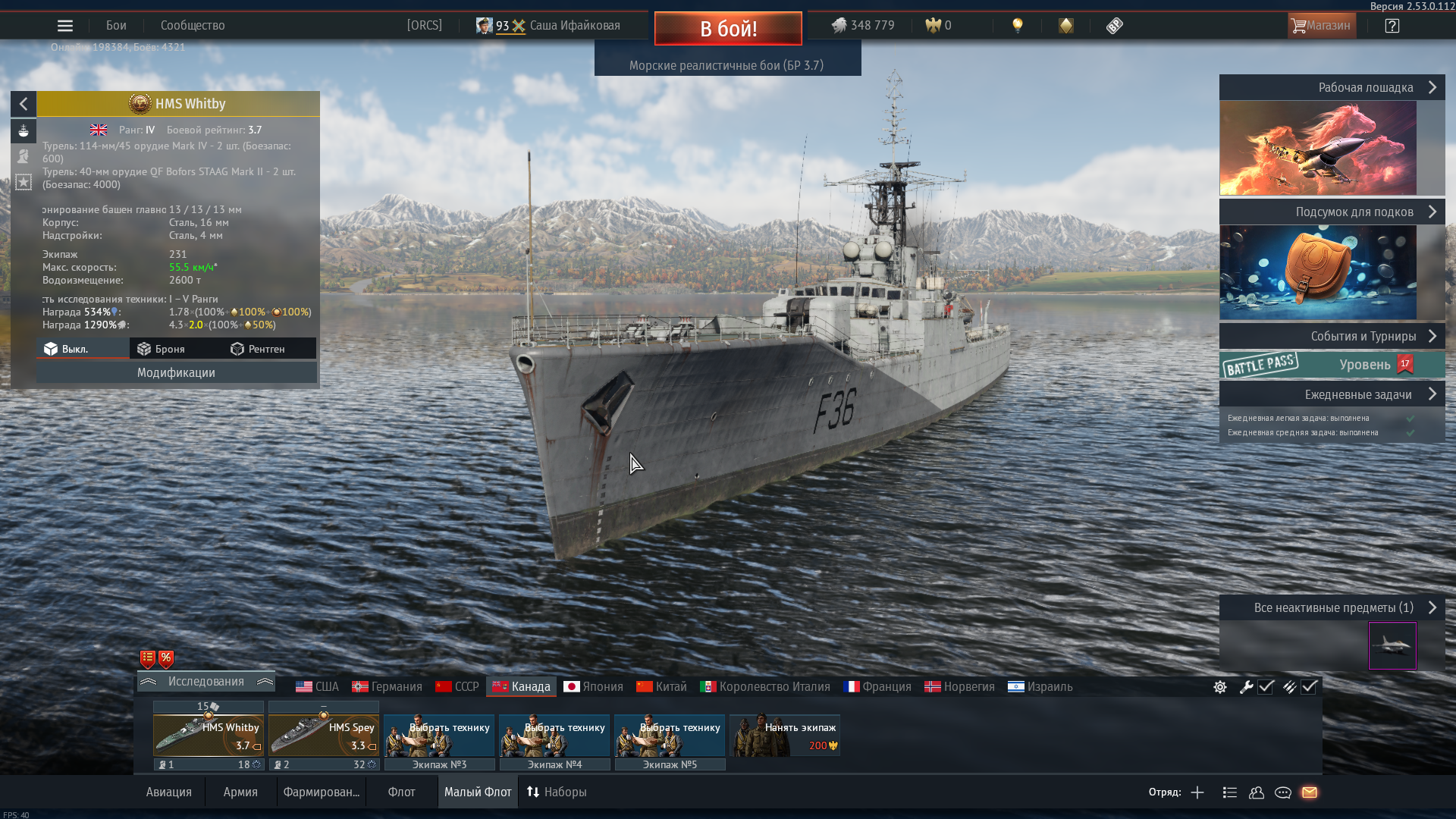Switch to the Армия vehicle branch

coord(240,792)
